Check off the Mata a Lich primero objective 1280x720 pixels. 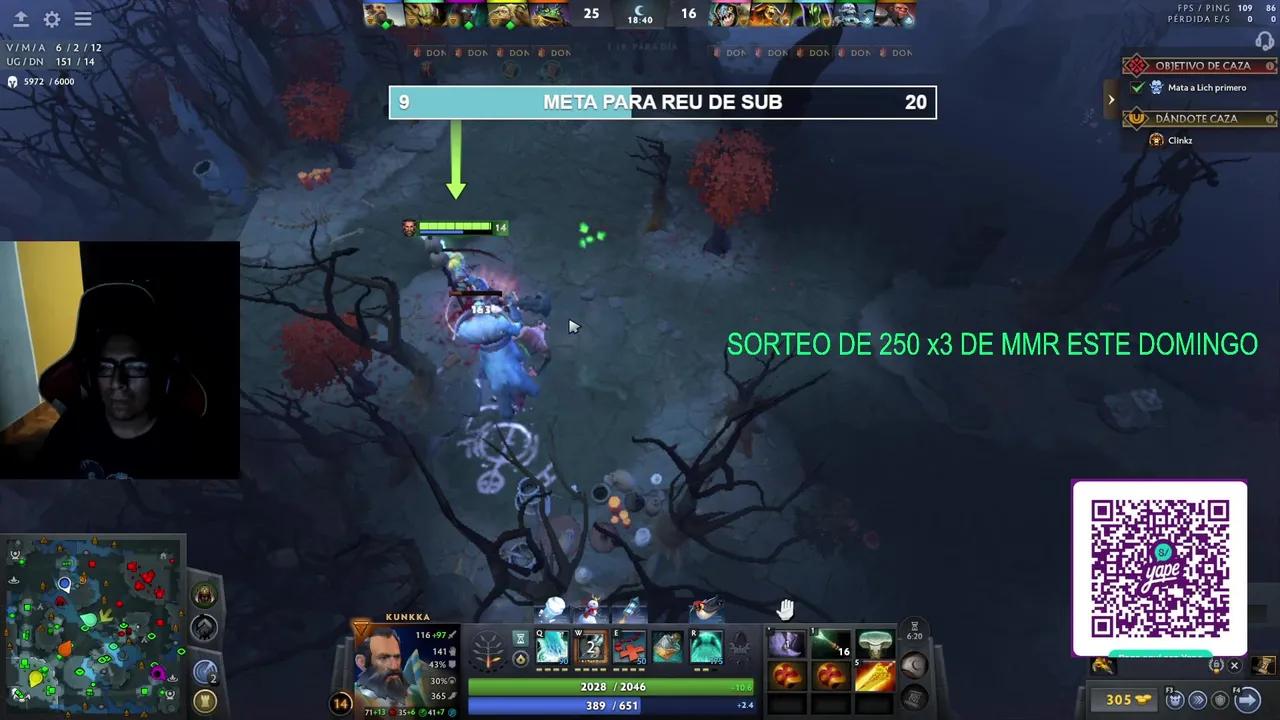pos(1136,88)
